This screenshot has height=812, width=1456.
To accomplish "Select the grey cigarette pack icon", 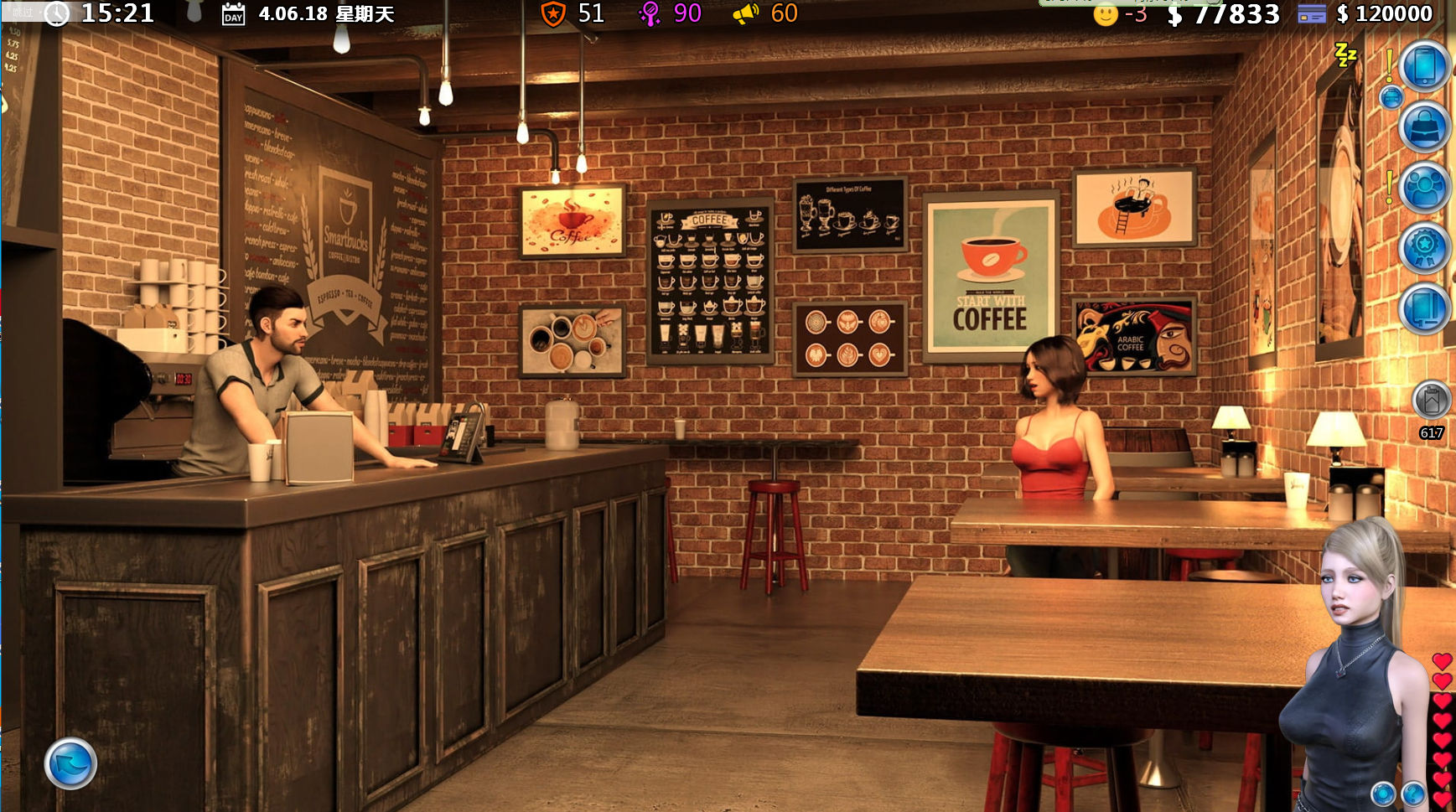I will click(1431, 401).
